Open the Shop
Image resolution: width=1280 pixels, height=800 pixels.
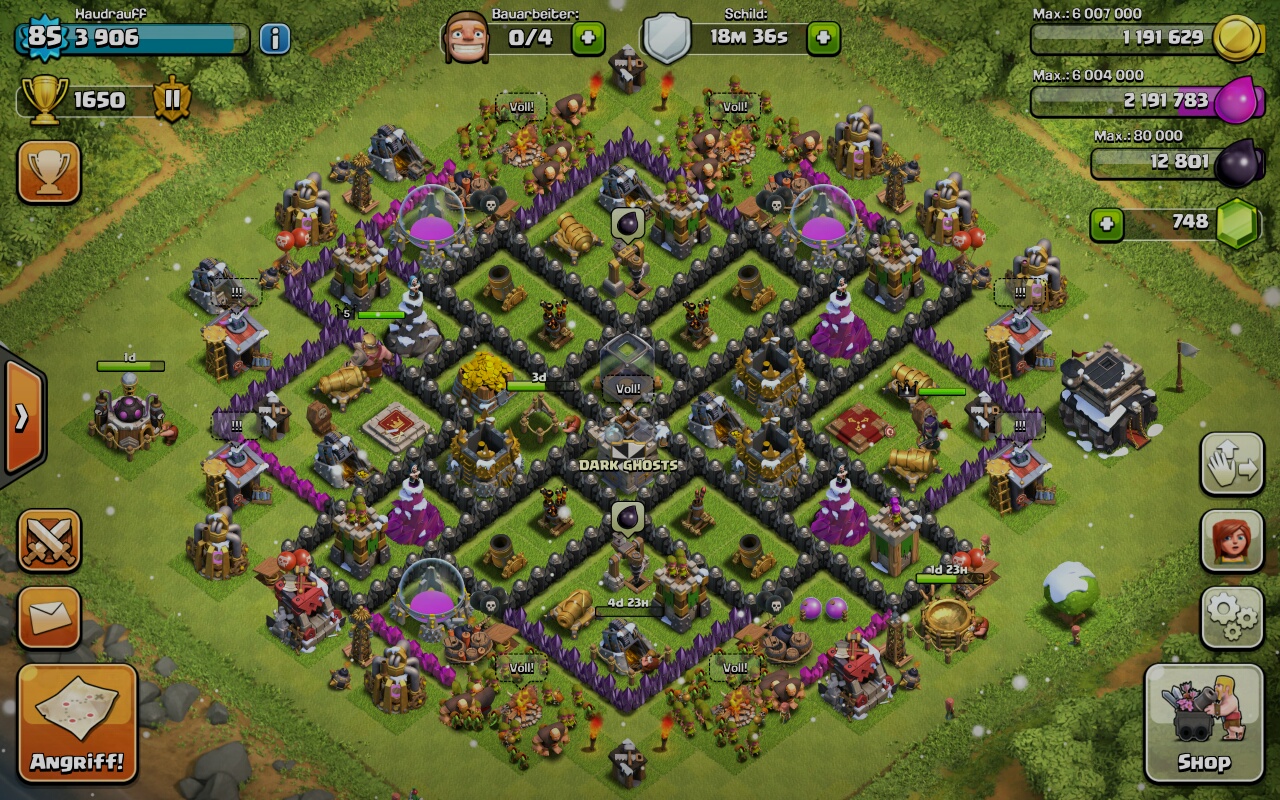pos(1203,722)
